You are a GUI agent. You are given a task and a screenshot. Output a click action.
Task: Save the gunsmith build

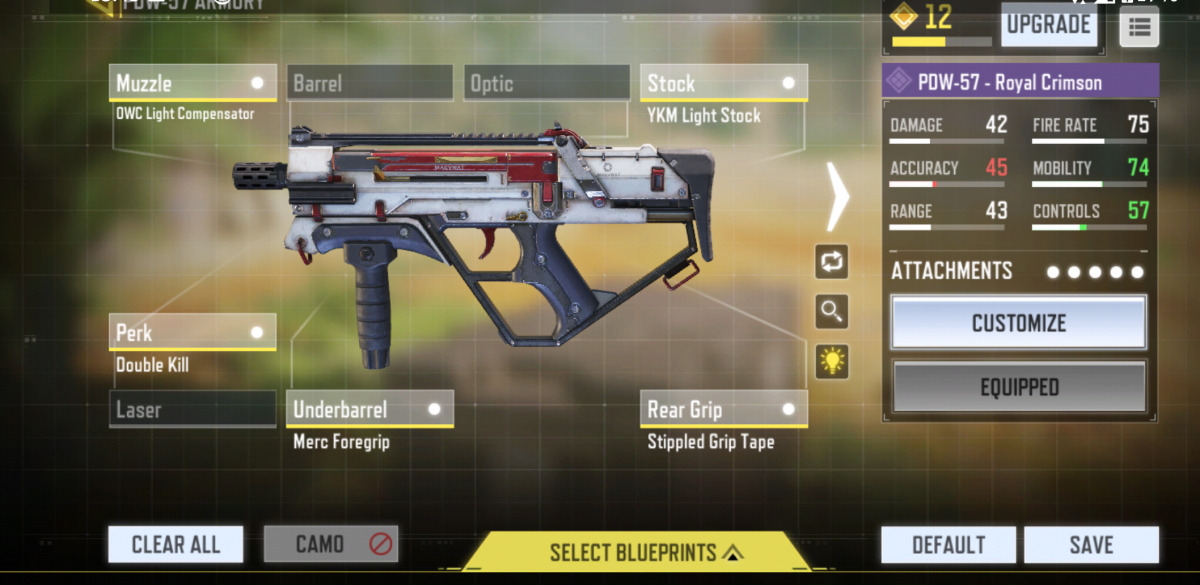point(1091,545)
